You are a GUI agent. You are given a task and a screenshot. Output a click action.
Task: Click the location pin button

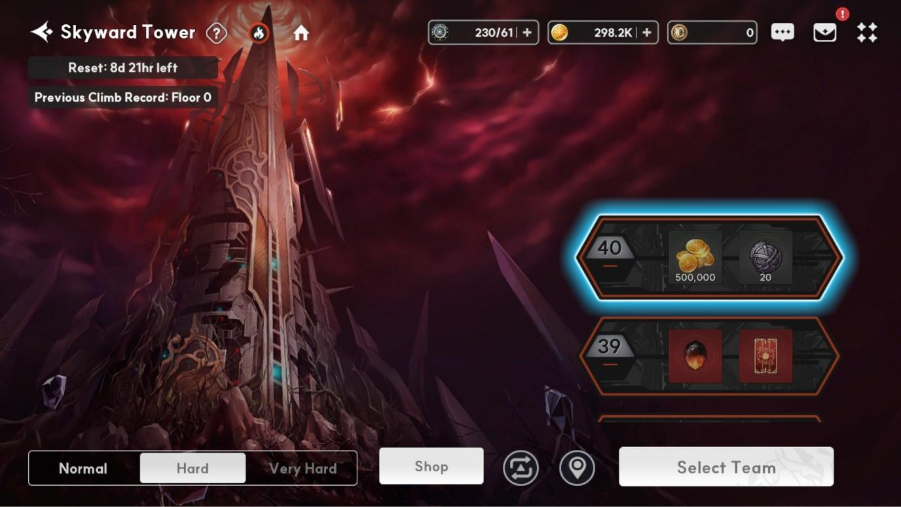[576, 468]
